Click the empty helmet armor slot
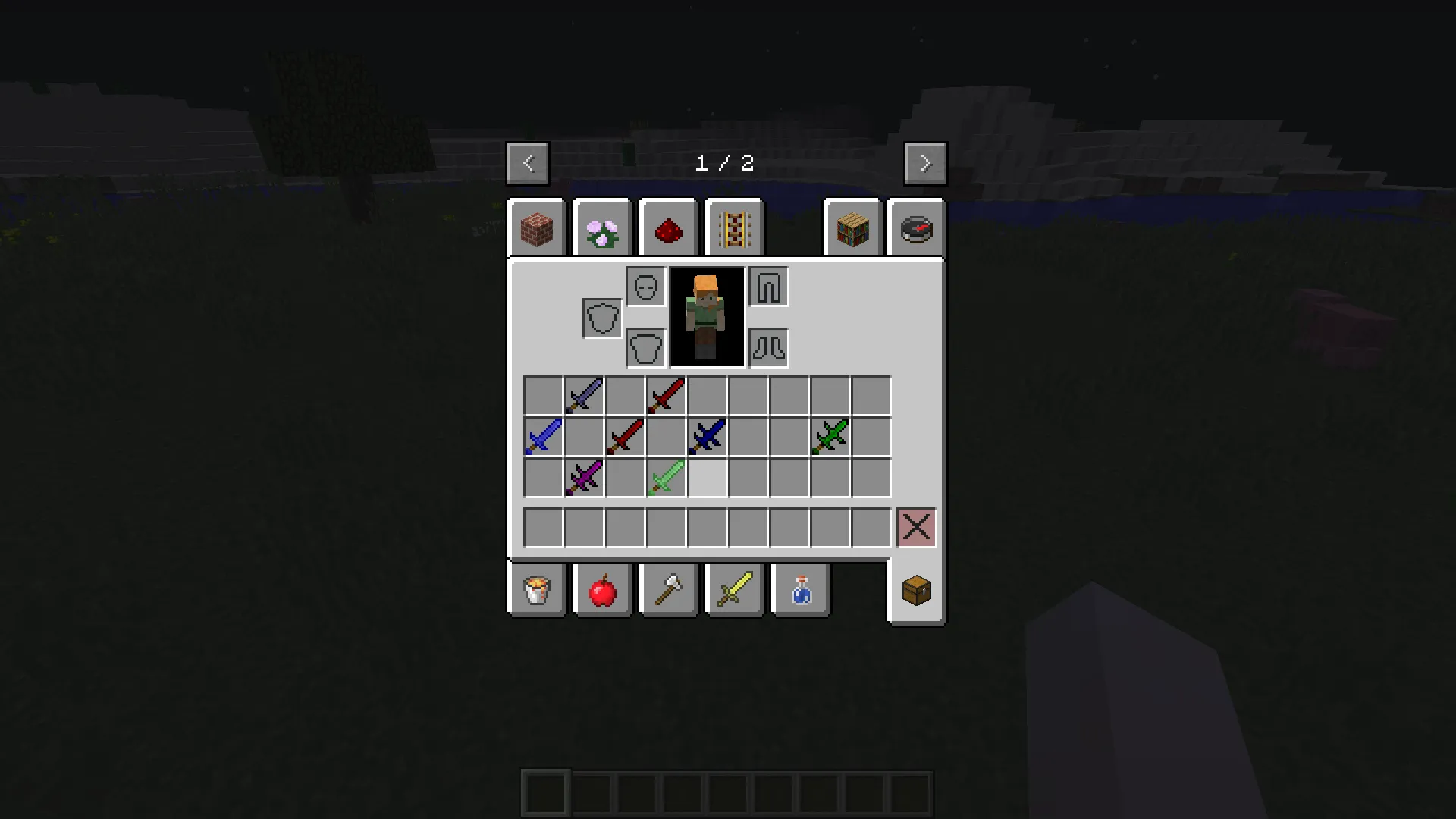This screenshot has height=819, width=1456. click(x=645, y=287)
